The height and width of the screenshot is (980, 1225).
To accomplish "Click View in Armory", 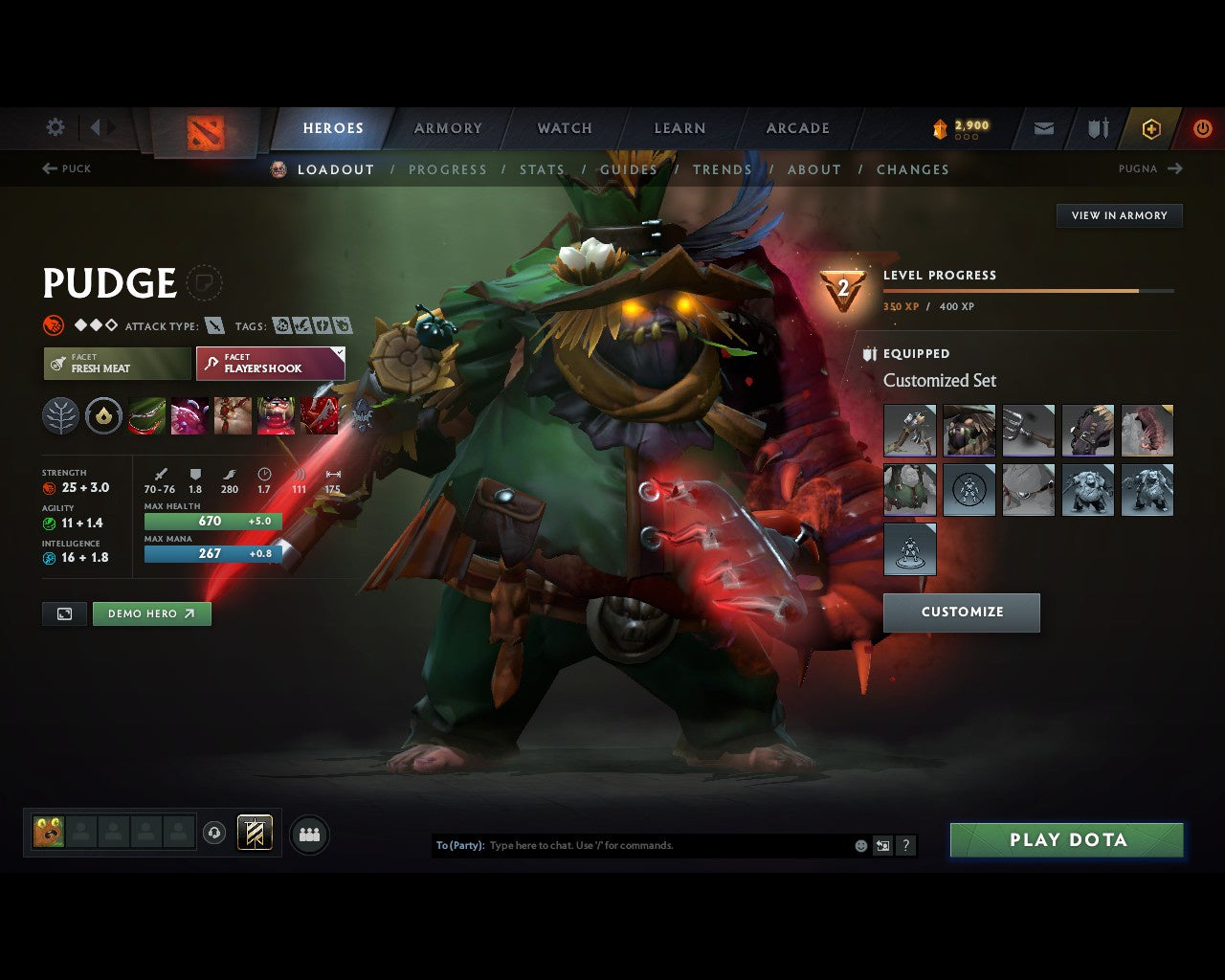I will click(1119, 215).
